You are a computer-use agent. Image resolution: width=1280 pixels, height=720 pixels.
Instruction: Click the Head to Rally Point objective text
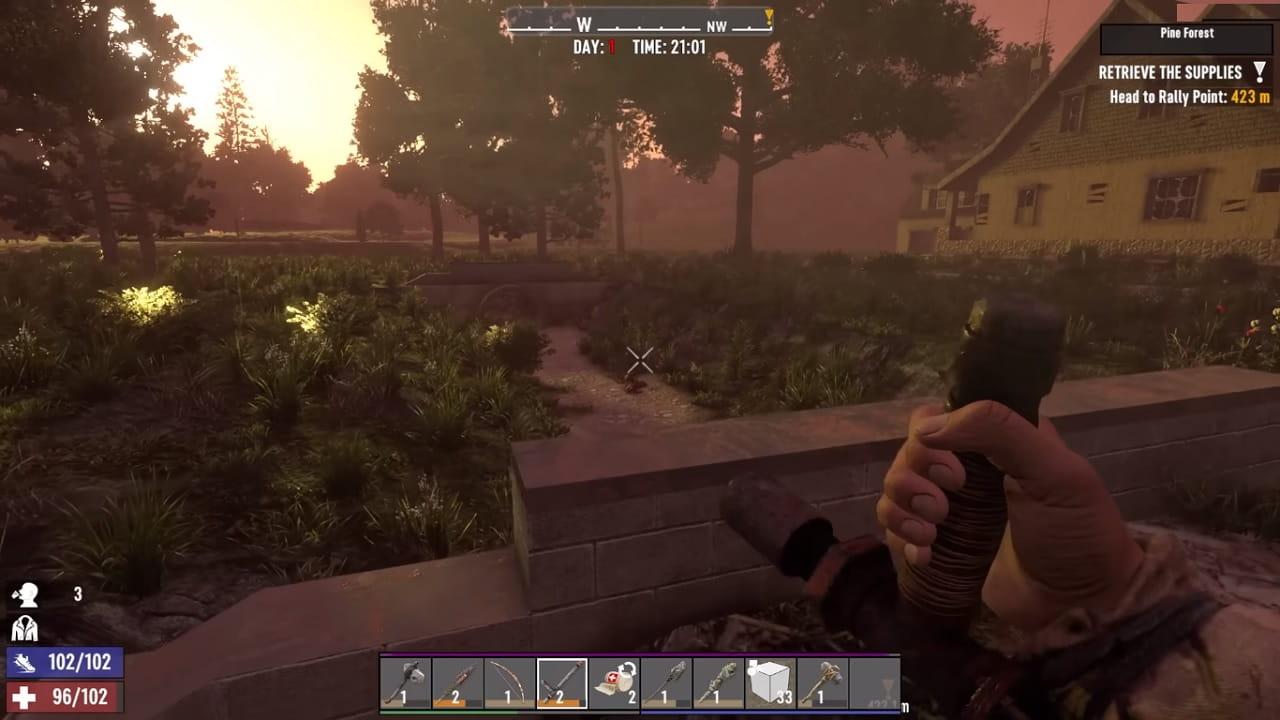click(x=1168, y=98)
